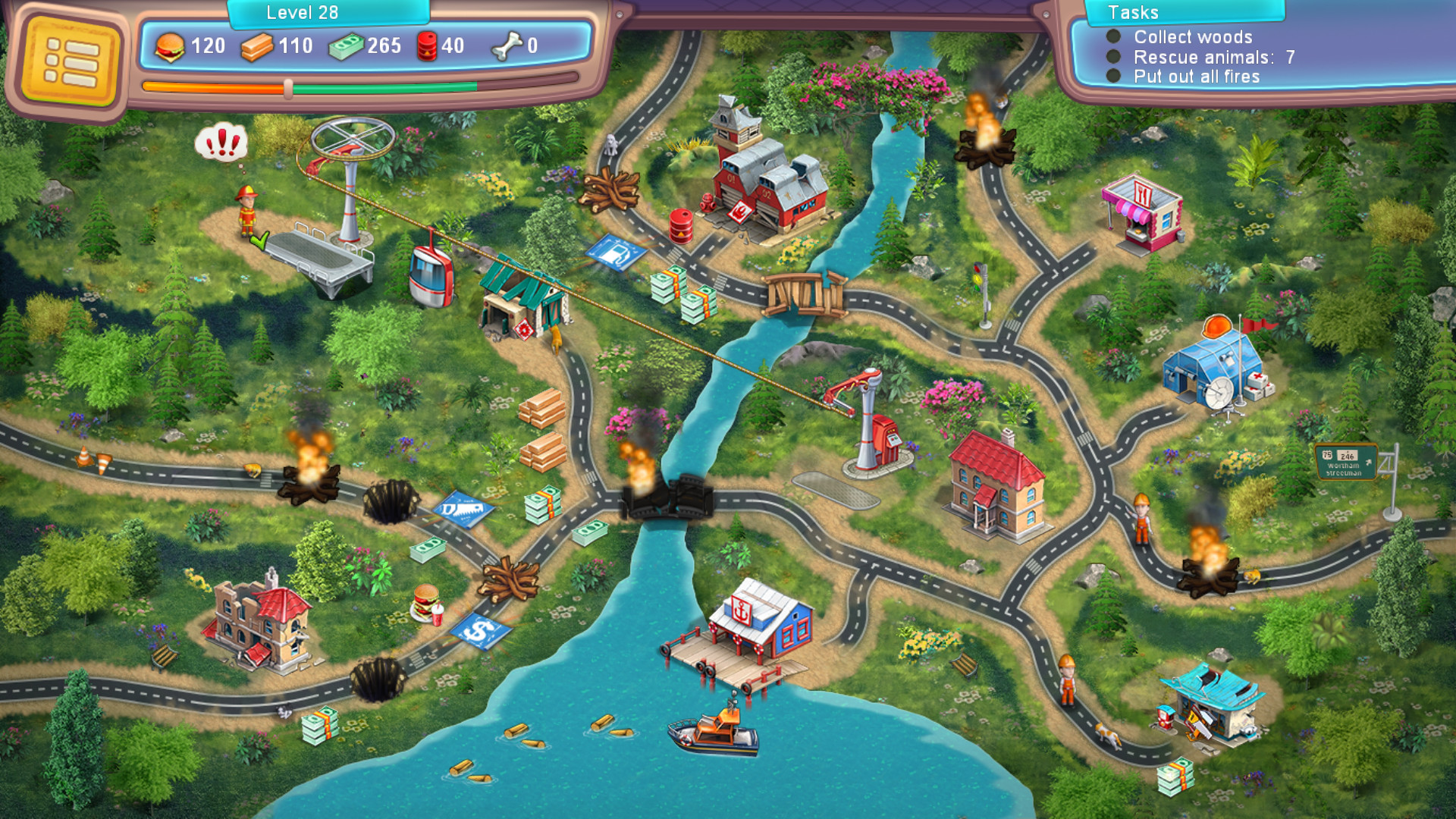Open the Tasks panel header
Viewport: 1456px width, 819px height.
click(x=1183, y=13)
